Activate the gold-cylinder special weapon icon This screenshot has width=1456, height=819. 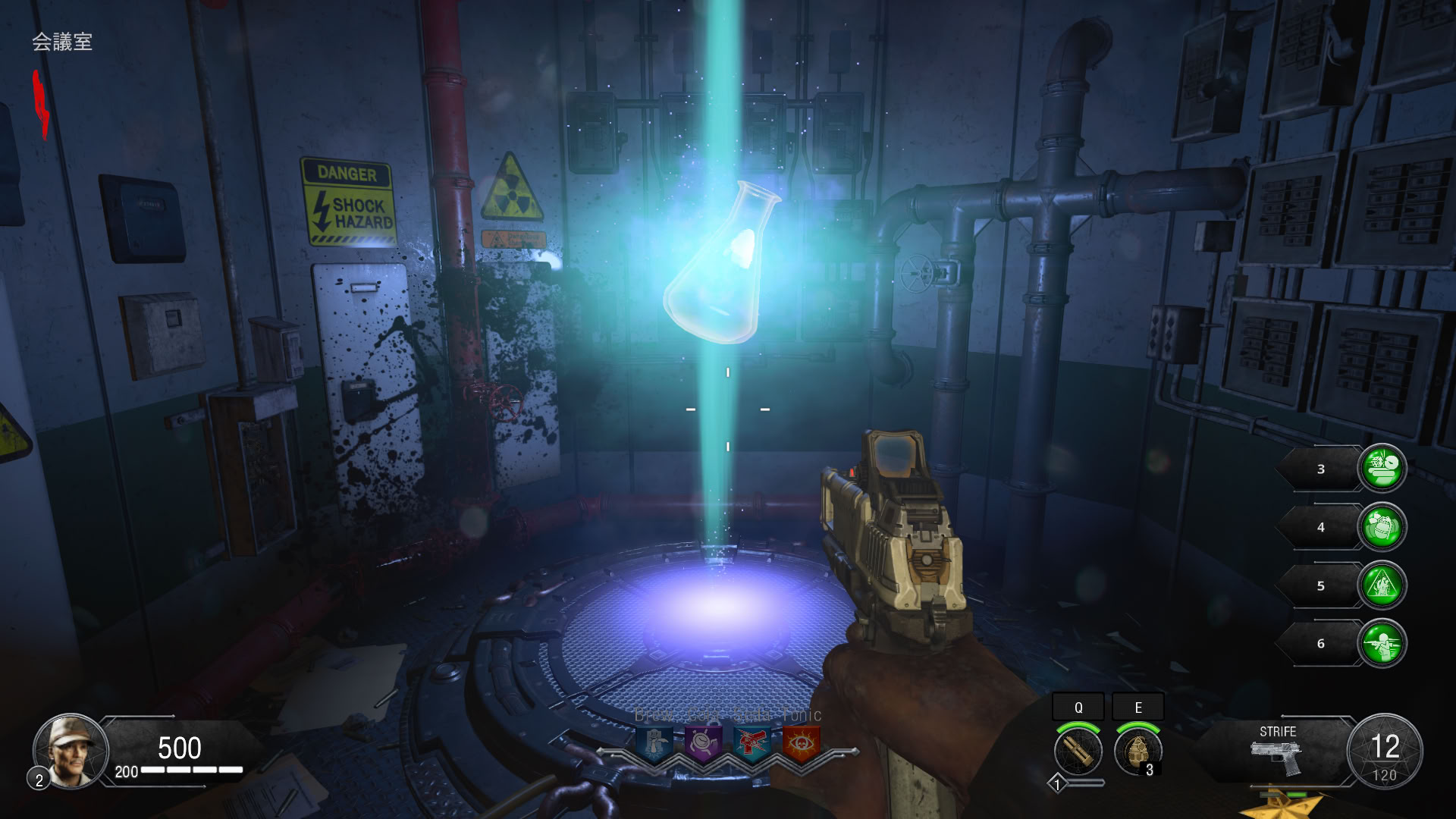(1078, 751)
